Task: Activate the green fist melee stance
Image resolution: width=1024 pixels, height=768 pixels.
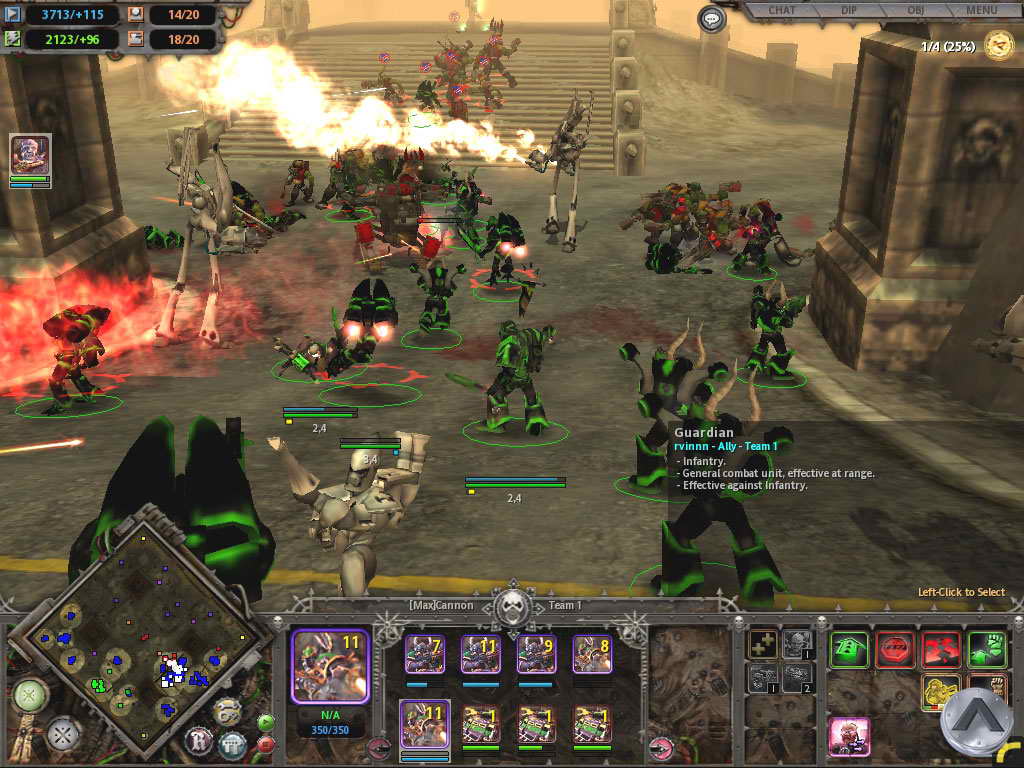Action: coord(987,650)
